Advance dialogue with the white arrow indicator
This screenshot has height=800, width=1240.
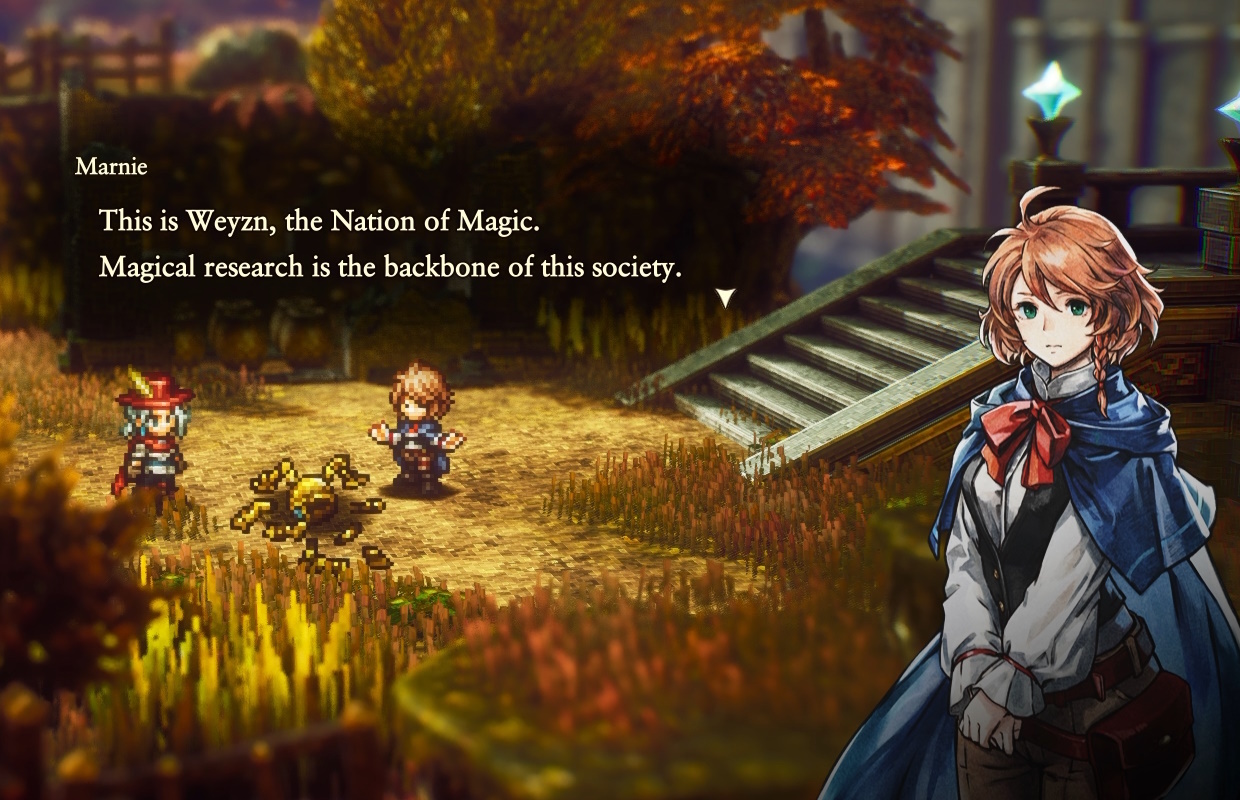point(726,297)
